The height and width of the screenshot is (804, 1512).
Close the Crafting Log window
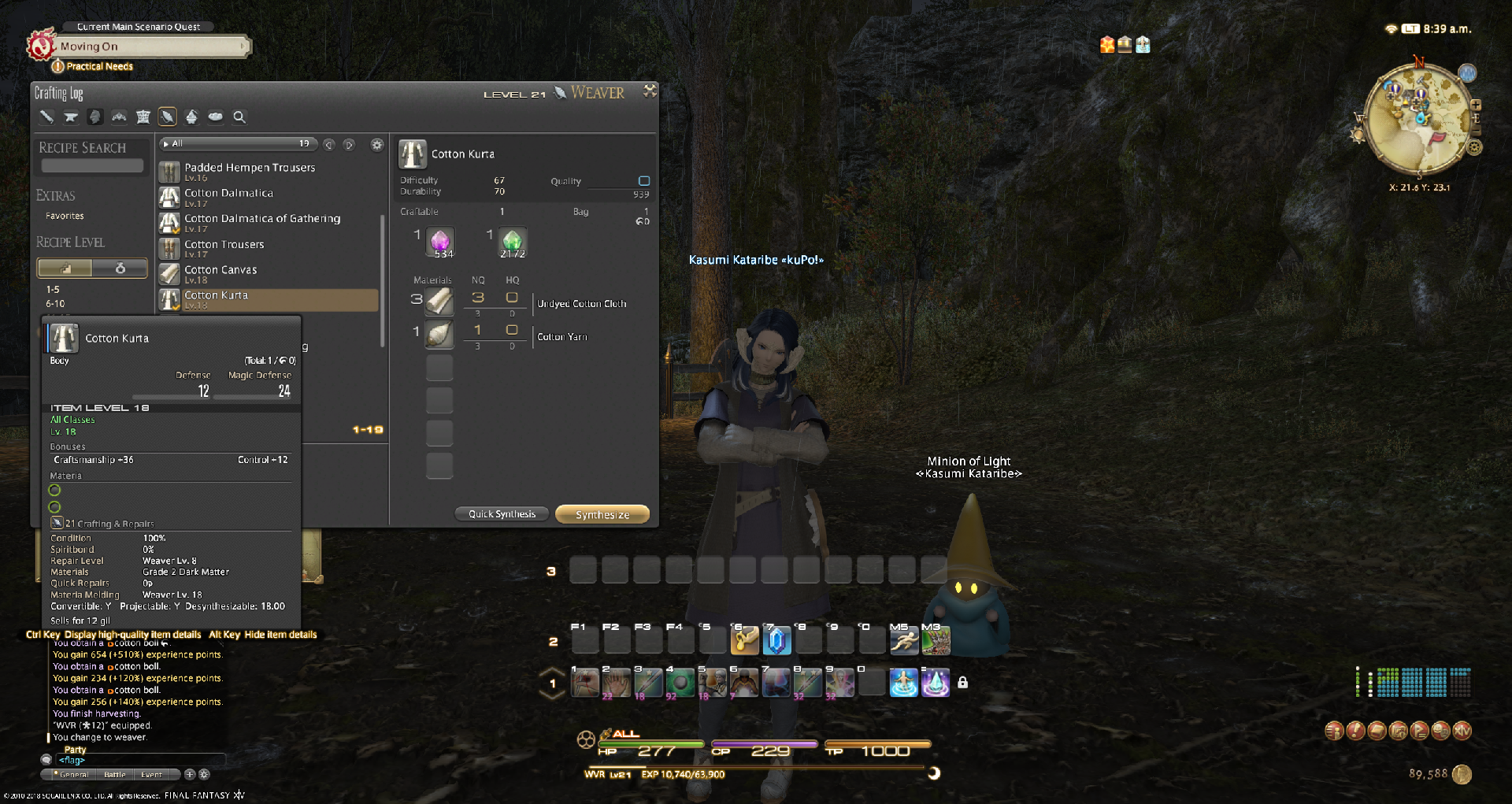[x=650, y=91]
